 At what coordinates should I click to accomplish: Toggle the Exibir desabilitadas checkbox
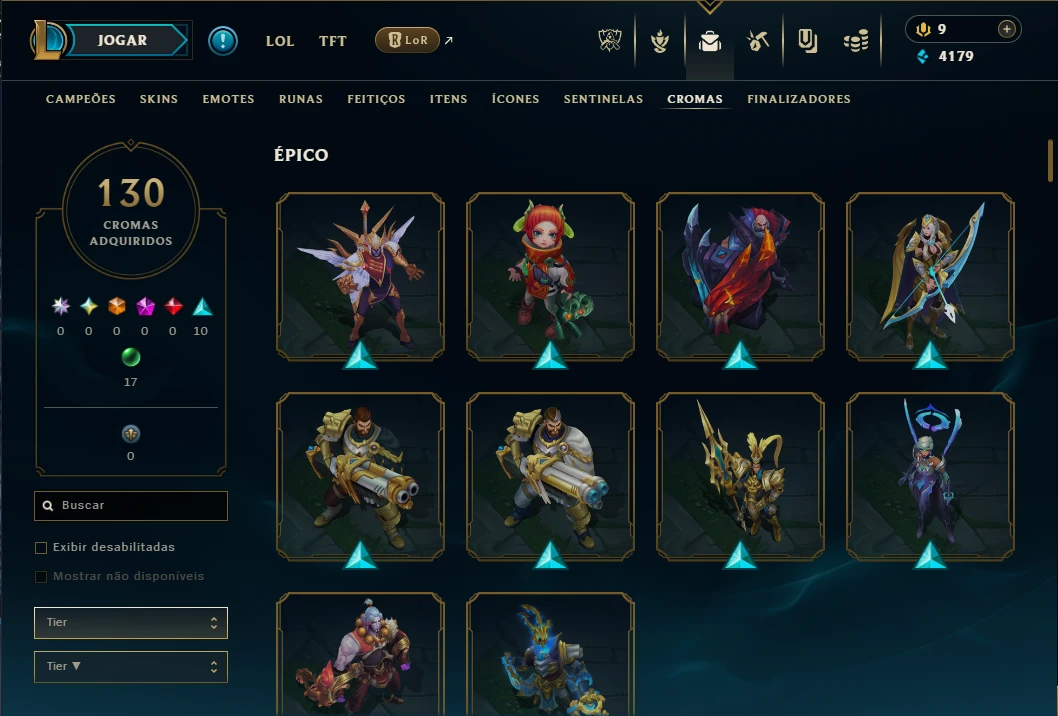pos(41,548)
